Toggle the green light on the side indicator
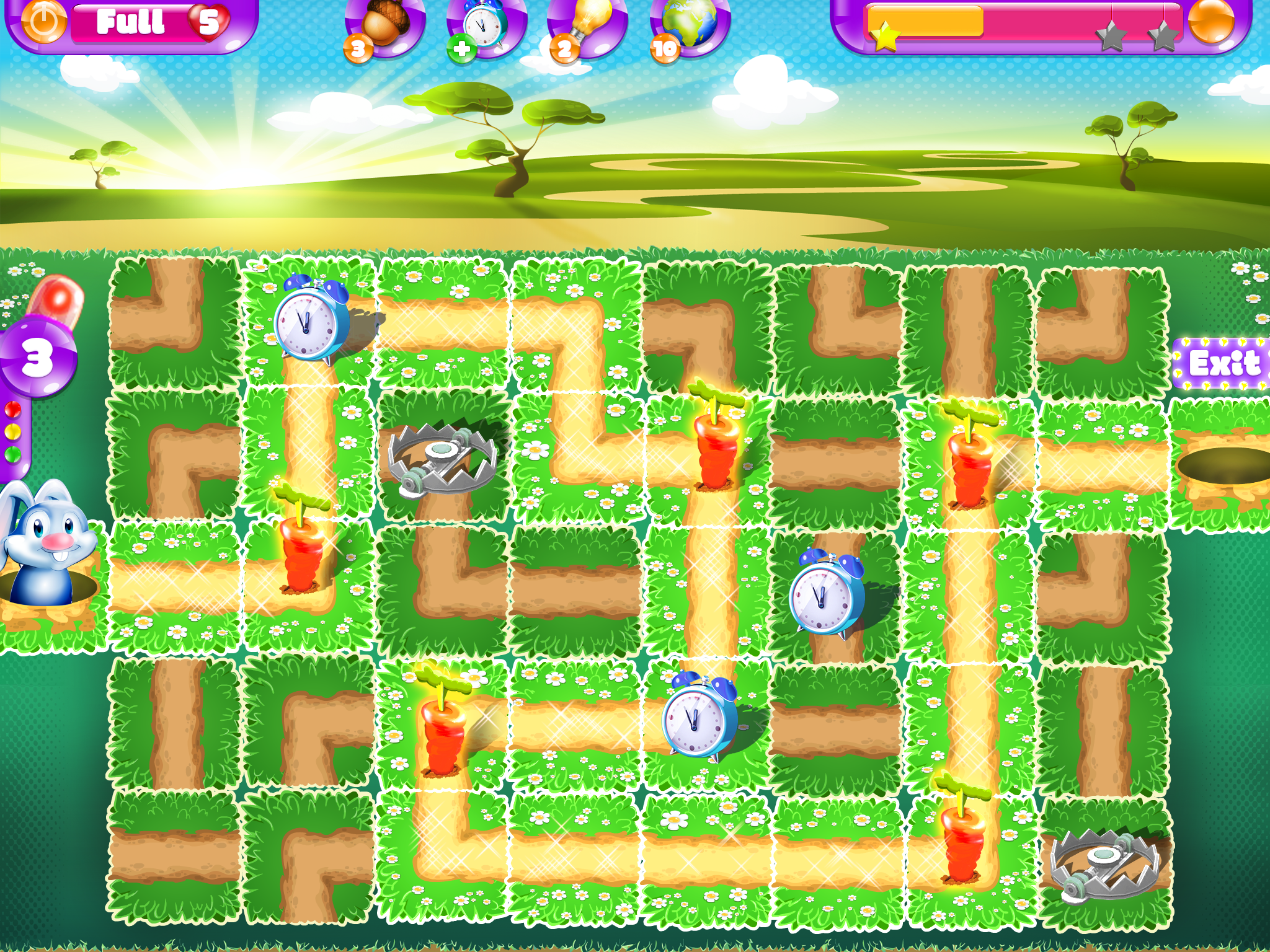Screen dimensions: 1270x952 13,454
